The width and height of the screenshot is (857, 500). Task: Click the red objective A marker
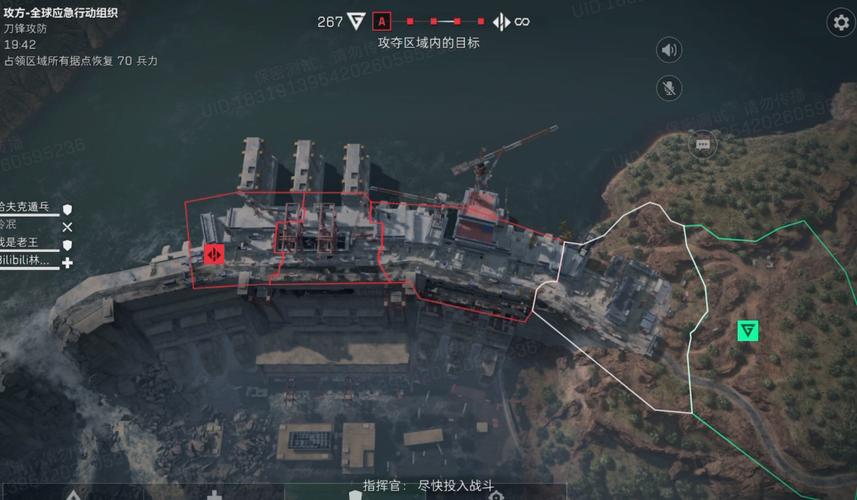click(381, 21)
